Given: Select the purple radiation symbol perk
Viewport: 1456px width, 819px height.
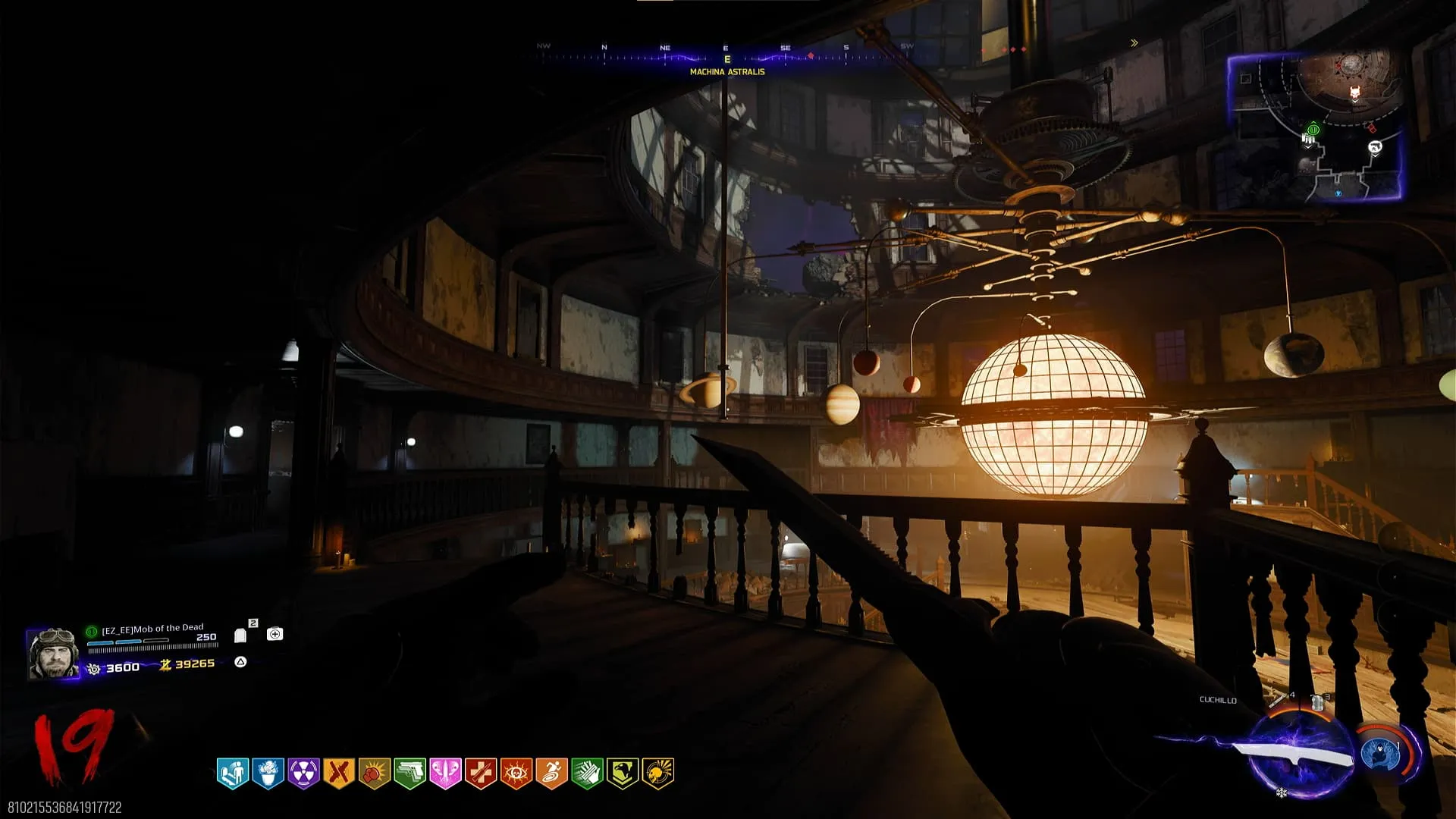Looking at the screenshot, I should (303, 773).
